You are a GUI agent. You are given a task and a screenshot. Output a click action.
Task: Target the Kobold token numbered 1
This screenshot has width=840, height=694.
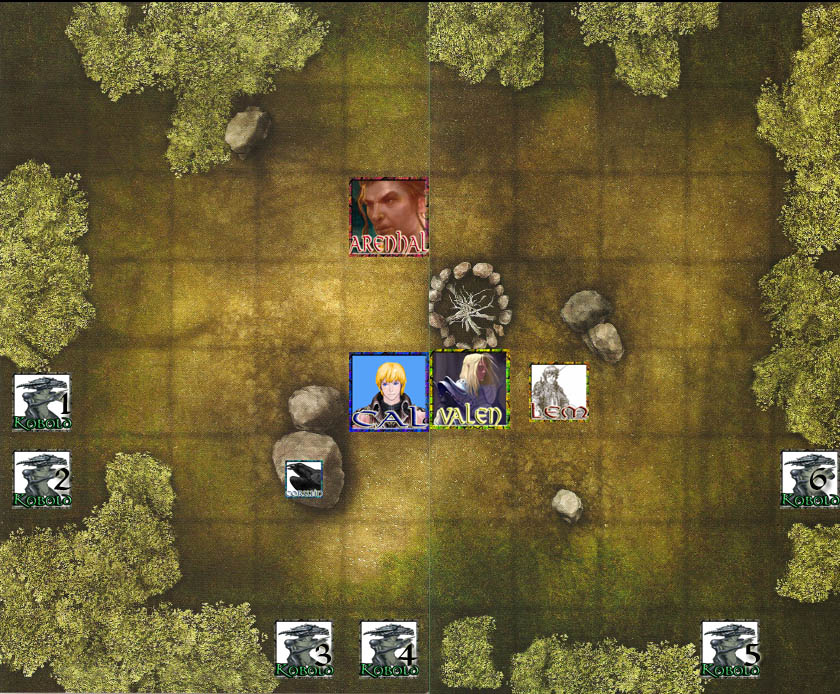tap(42, 402)
